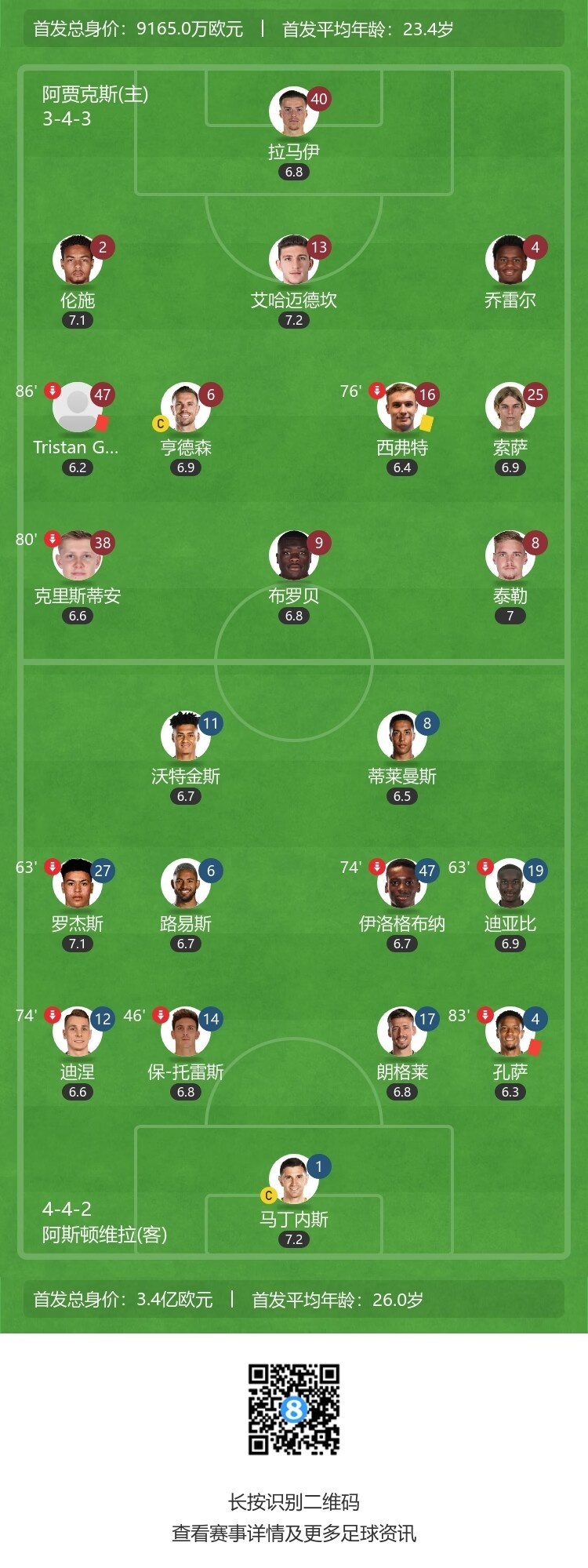Click 西弗特 number 16 portrait
Screen dimensions: 588x1568
point(401,408)
